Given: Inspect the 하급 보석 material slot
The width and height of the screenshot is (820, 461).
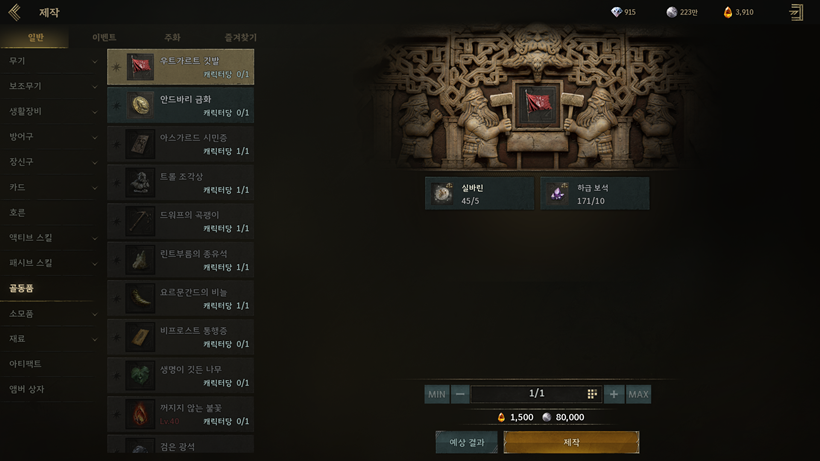Looking at the screenshot, I should pos(595,193).
